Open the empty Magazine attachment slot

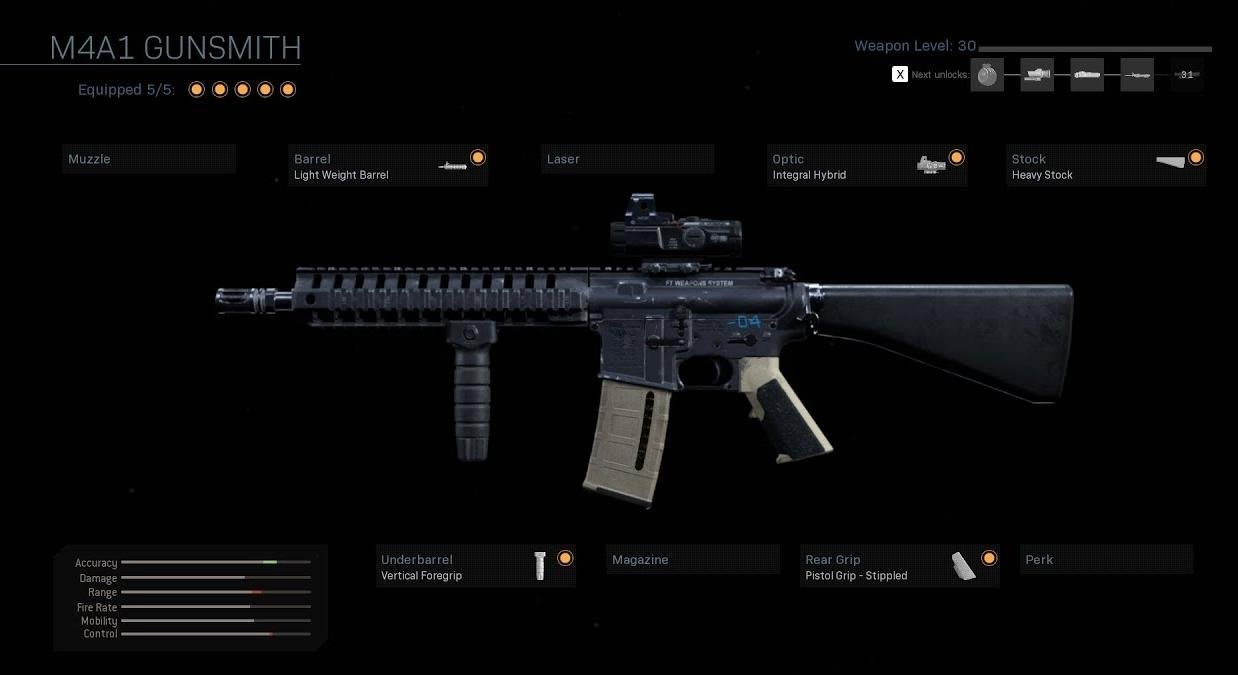coord(692,560)
